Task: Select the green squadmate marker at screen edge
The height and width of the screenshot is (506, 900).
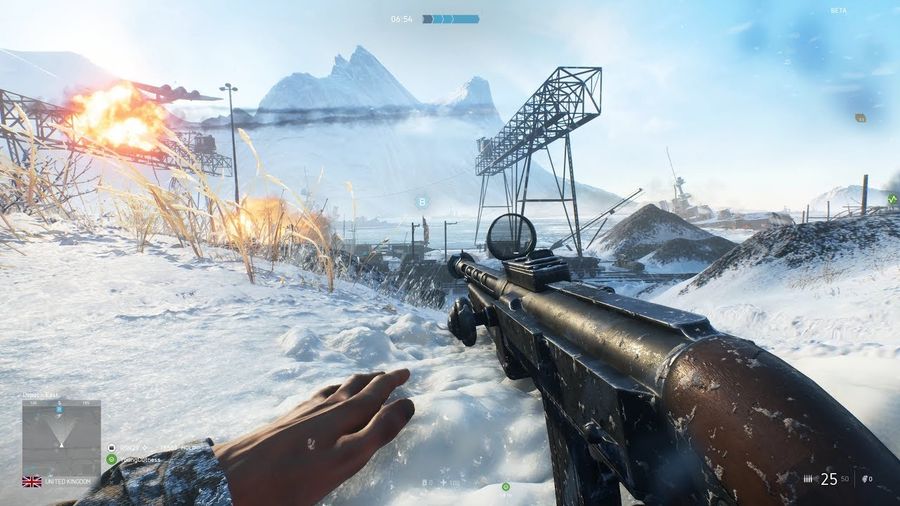Action: pos(892,198)
